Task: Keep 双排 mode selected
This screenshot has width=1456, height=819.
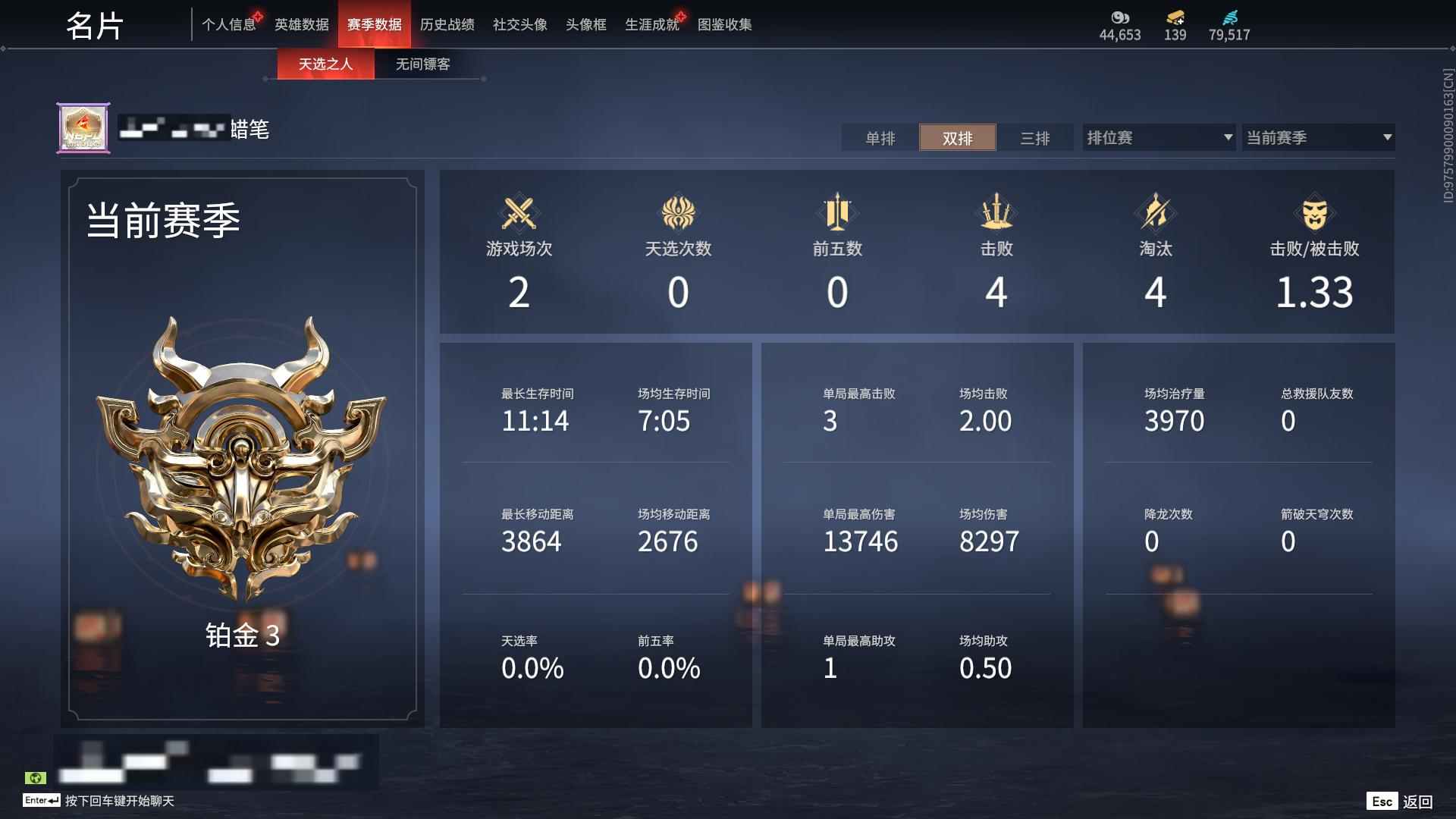Action: pyautogui.click(x=958, y=138)
